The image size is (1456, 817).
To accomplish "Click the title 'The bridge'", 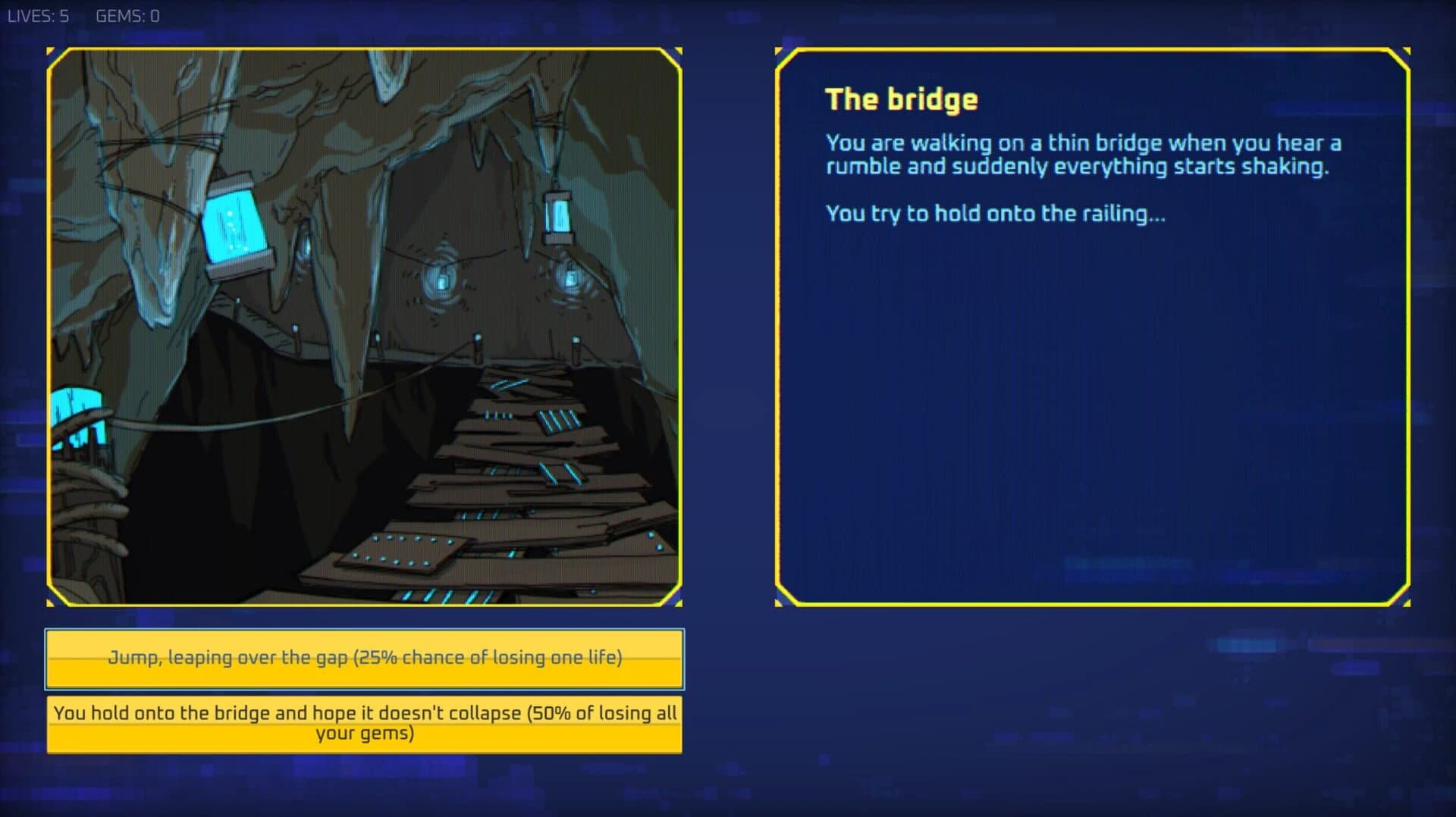I will pyautogui.click(x=901, y=98).
